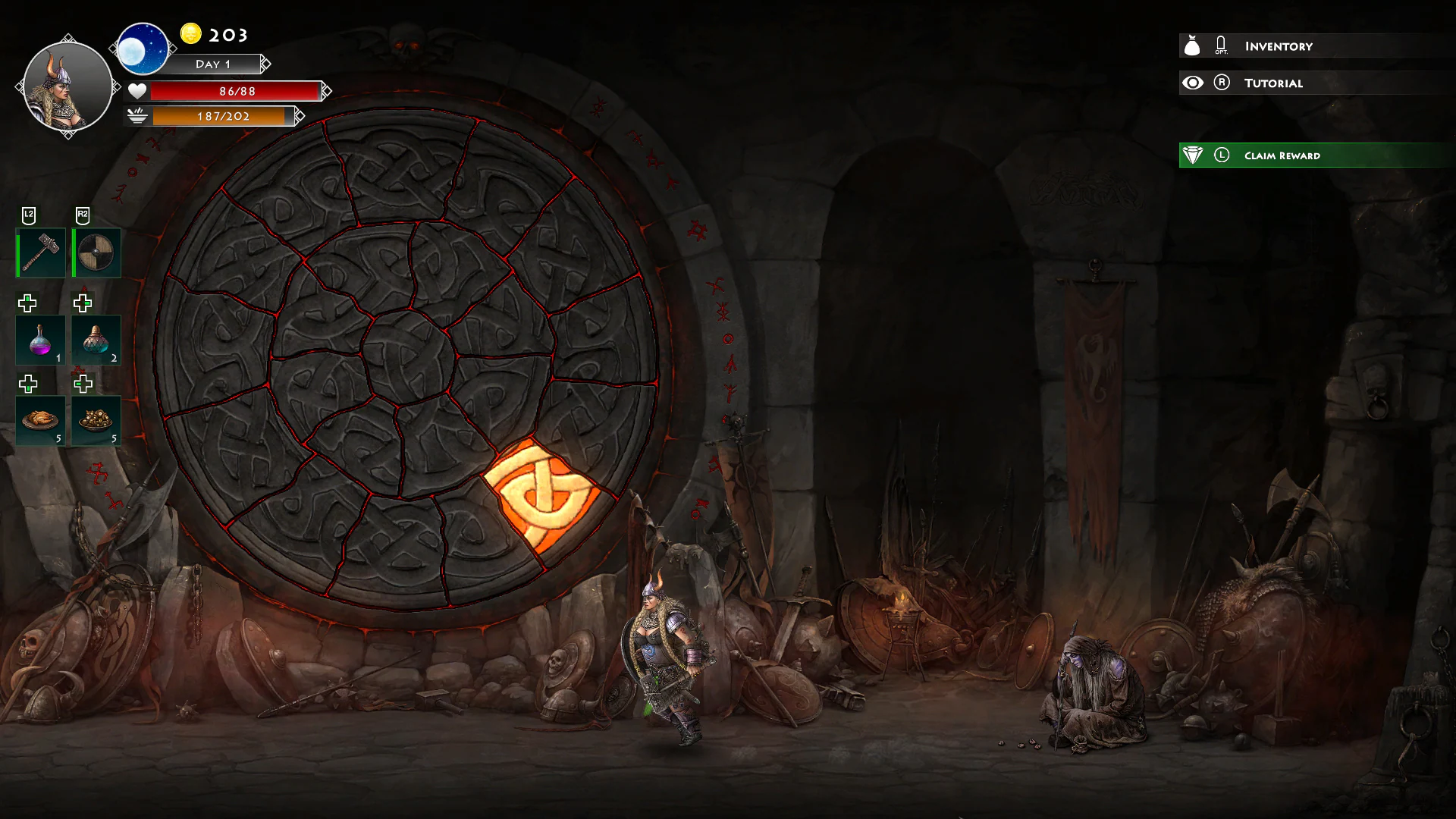This screenshot has height=819, width=1456.
Task: Click the gem icon on Claim Reward
Action: click(1193, 155)
